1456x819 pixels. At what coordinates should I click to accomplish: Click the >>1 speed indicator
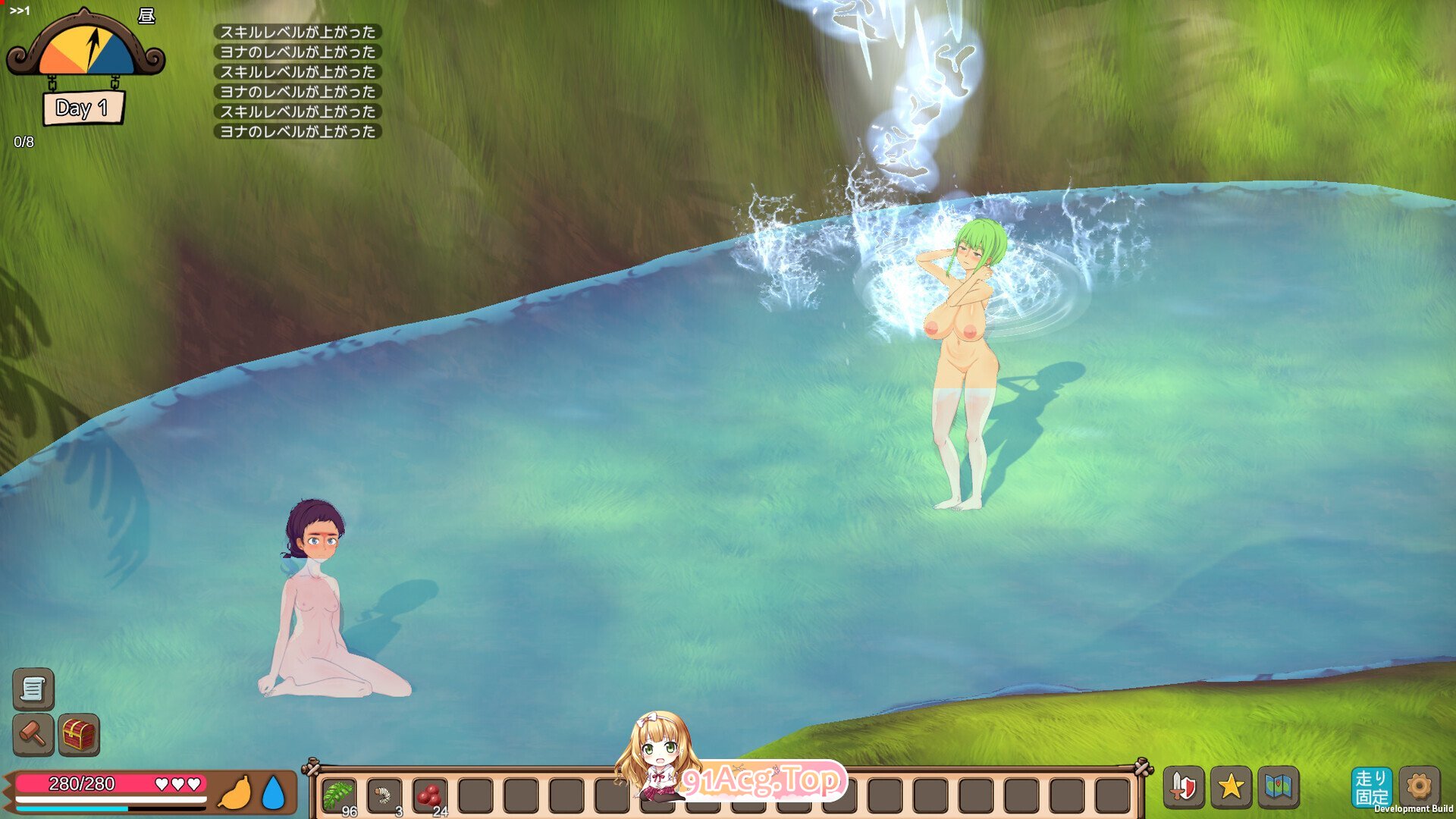(19, 11)
